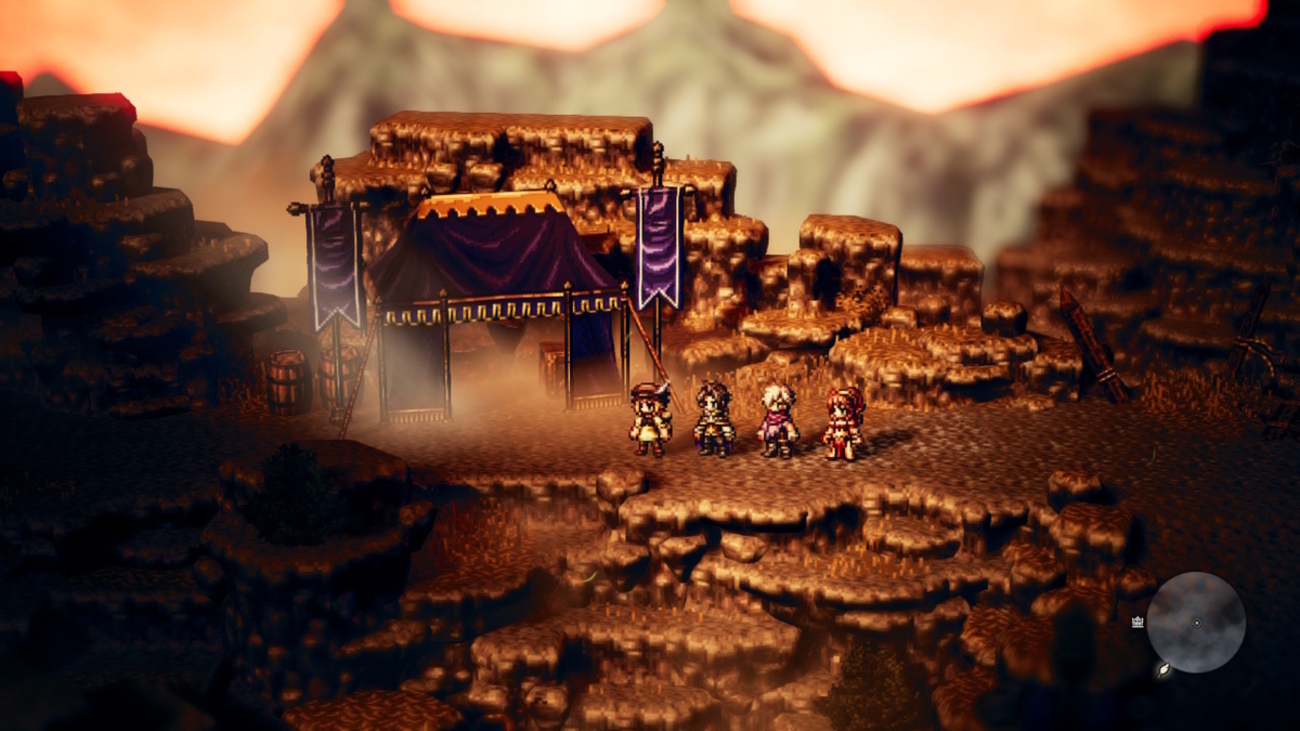Select the crown marker beside the minimap
The image size is (1300, 731).
coord(1137,622)
